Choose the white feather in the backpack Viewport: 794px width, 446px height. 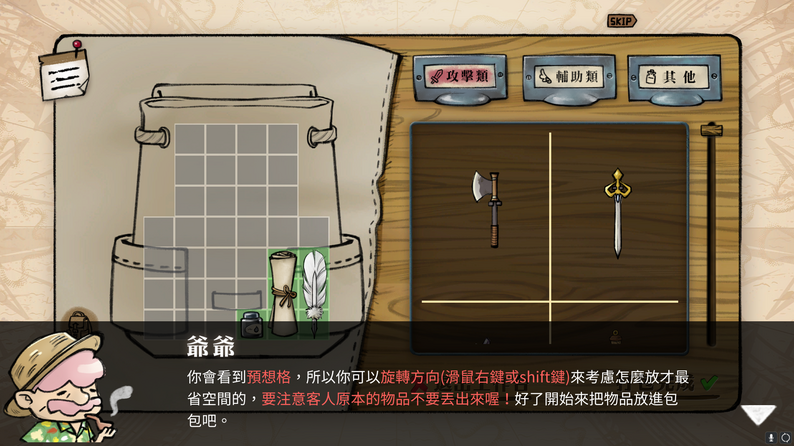(314, 285)
